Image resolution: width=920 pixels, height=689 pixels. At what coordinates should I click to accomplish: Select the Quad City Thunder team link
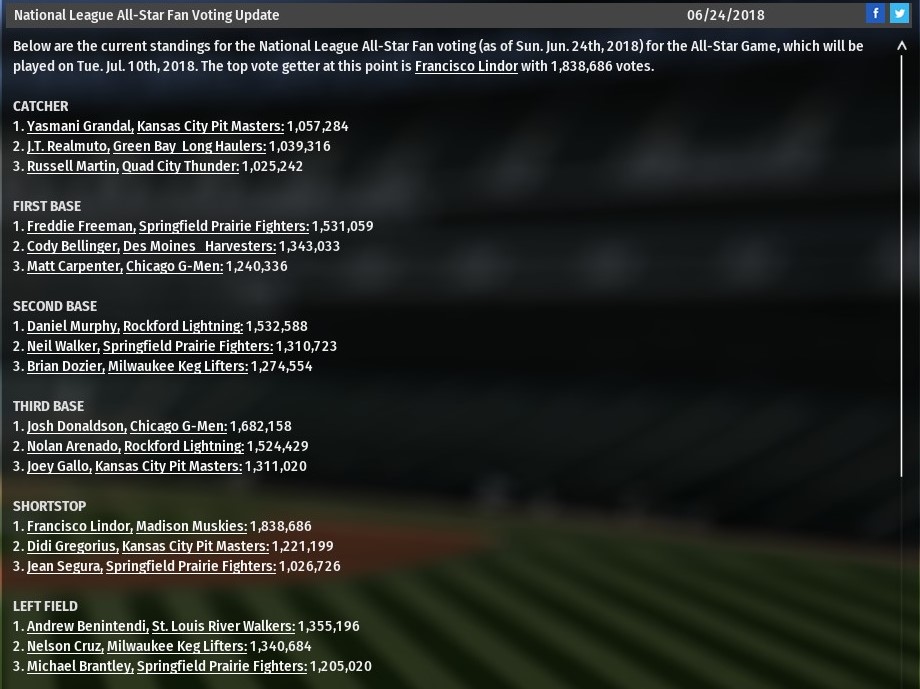(x=180, y=166)
